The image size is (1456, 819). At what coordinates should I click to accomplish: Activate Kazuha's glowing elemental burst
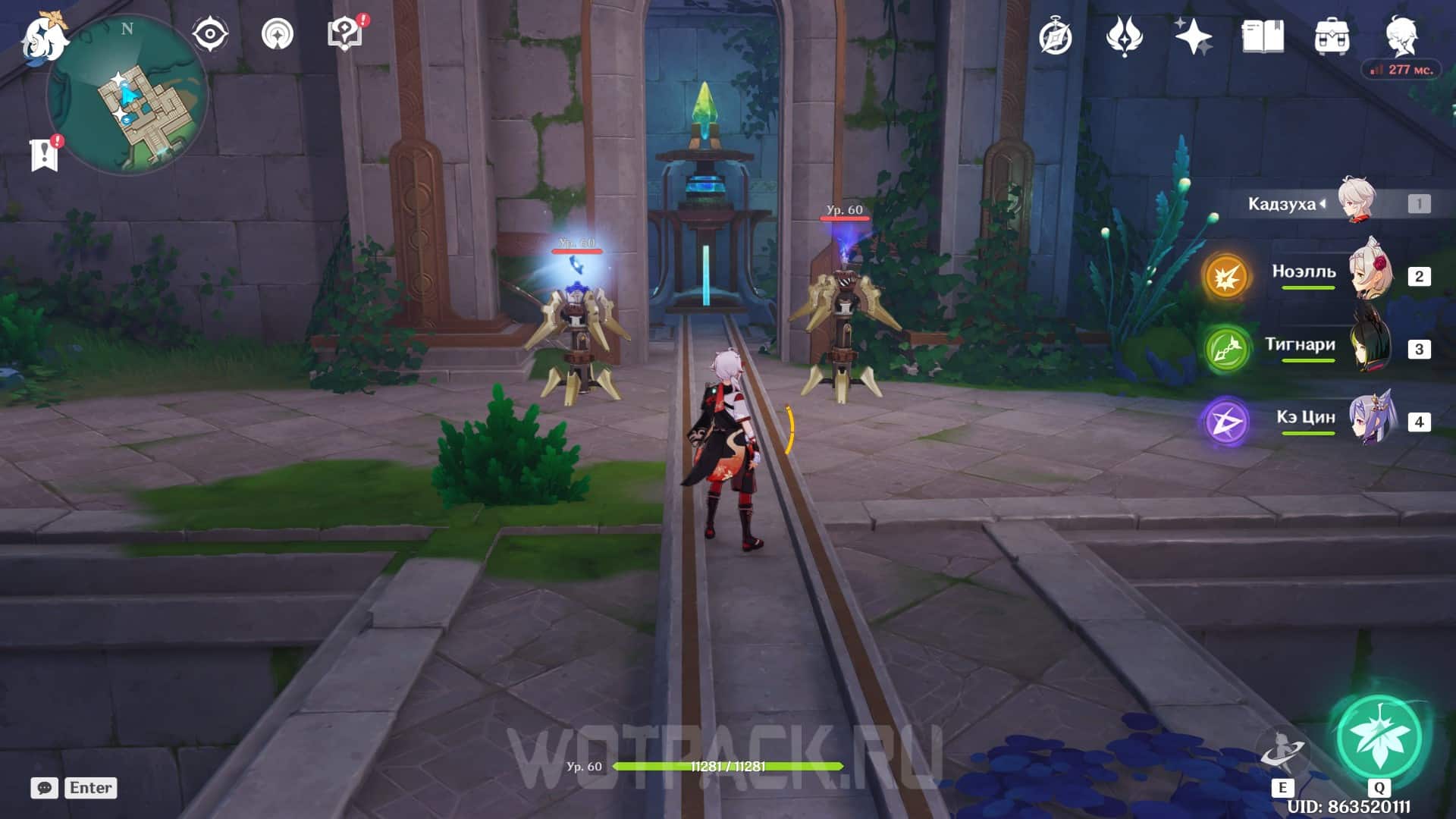[1379, 737]
